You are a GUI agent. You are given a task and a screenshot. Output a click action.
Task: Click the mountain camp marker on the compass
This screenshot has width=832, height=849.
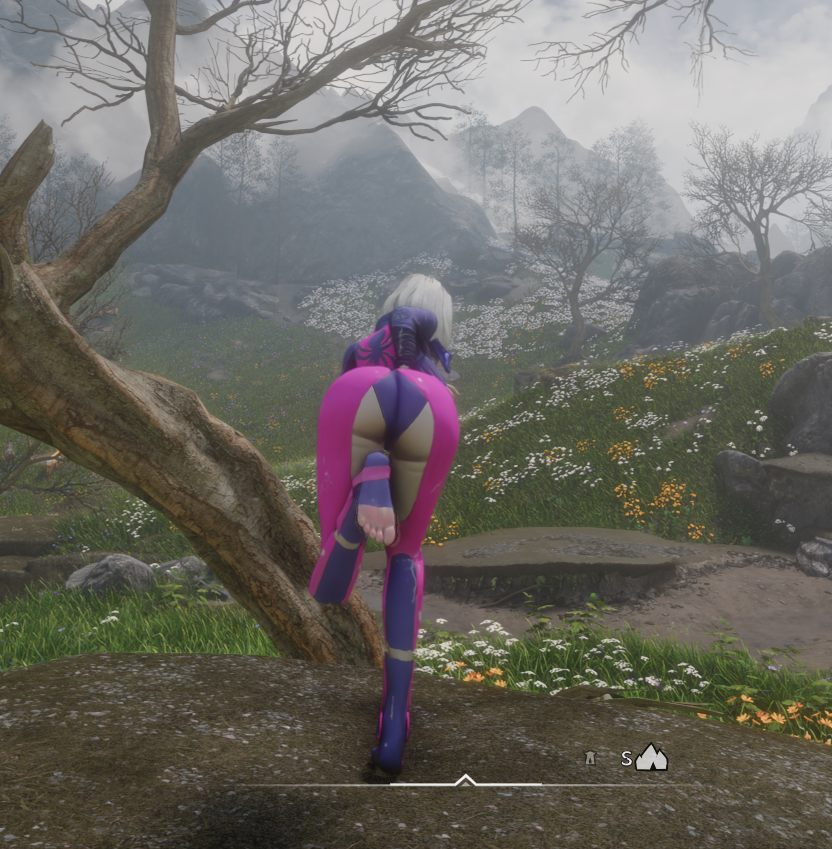[651, 758]
